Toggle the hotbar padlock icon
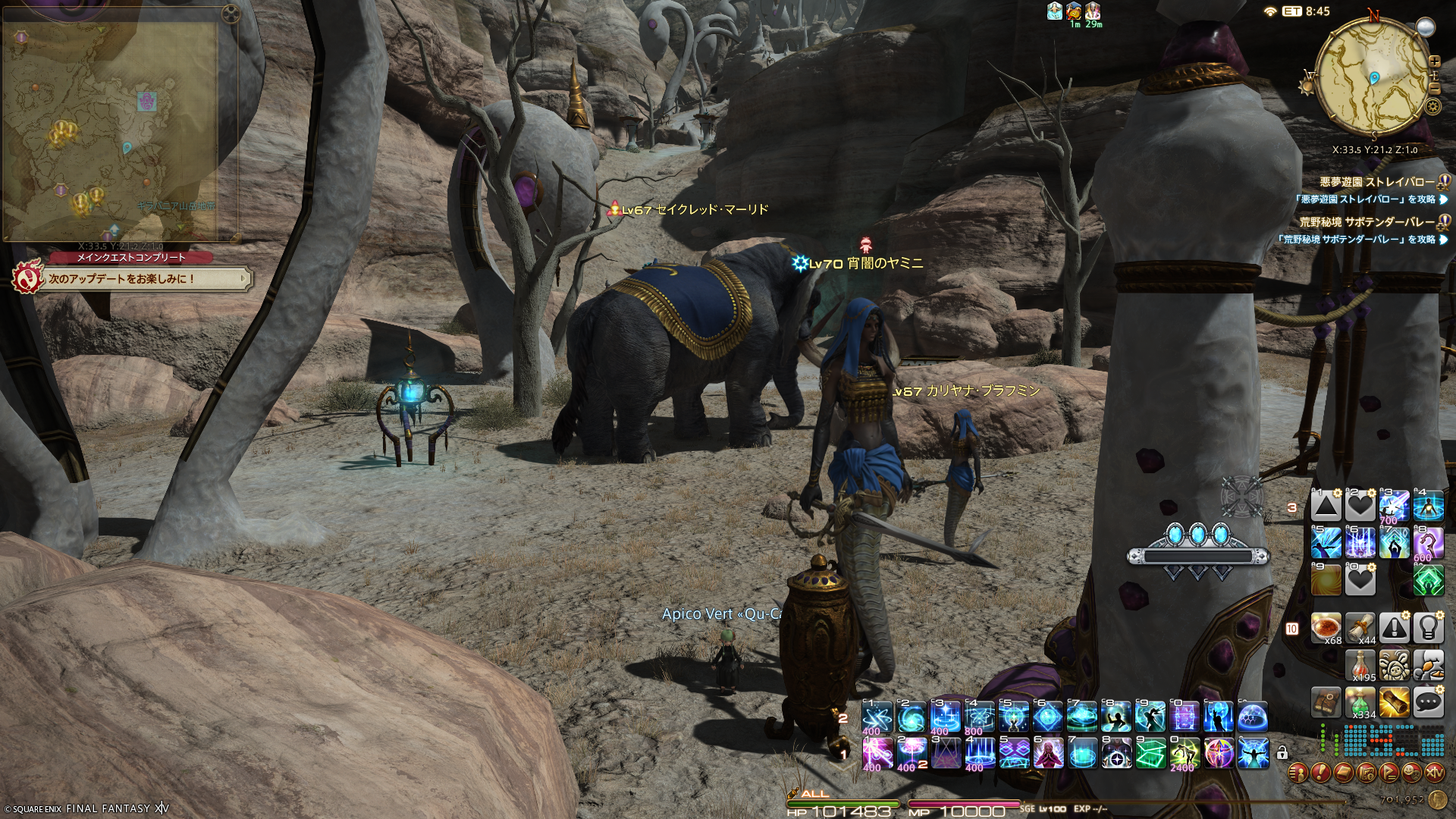 pos(1282,753)
